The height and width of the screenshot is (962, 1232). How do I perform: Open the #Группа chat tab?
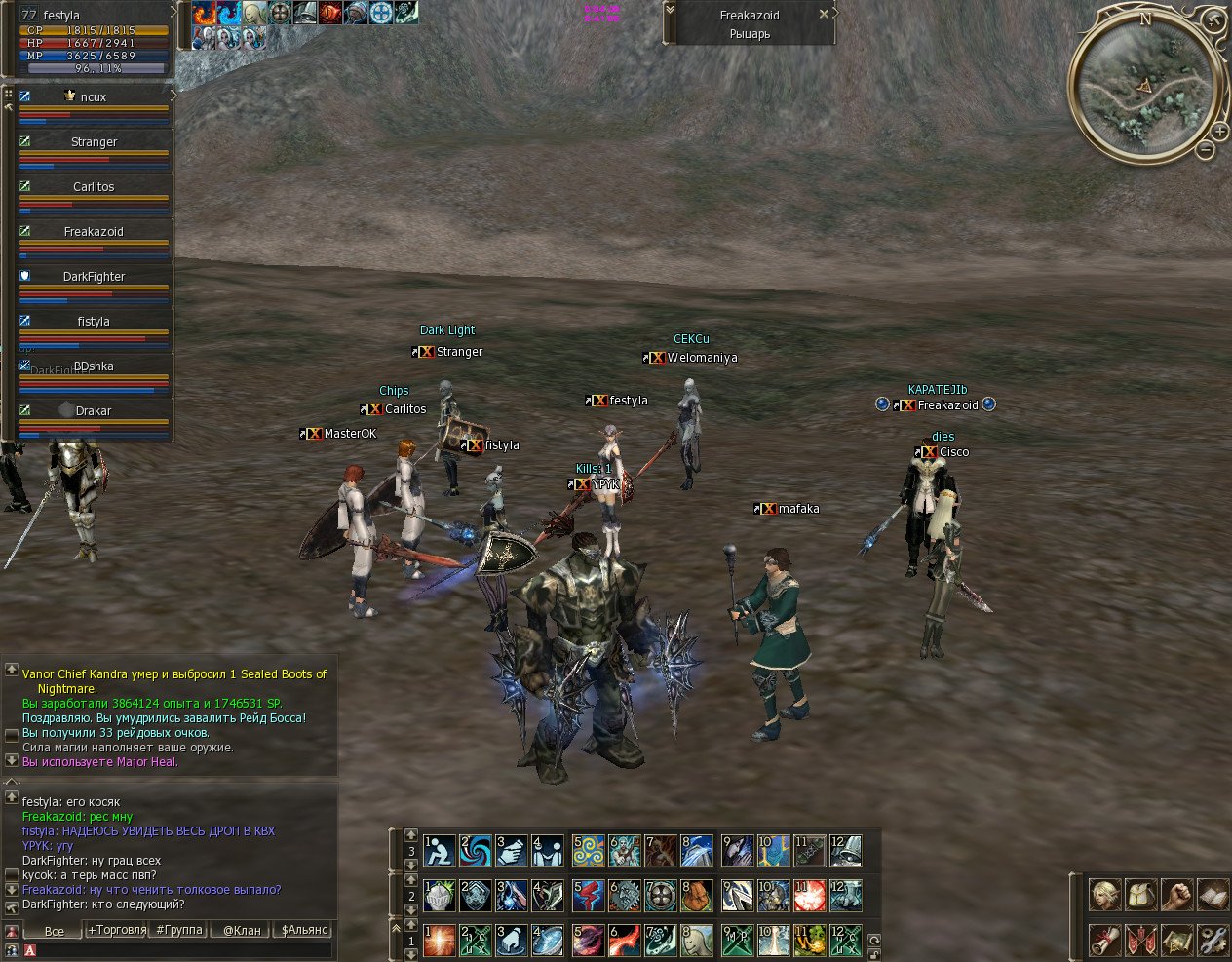pos(179,930)
